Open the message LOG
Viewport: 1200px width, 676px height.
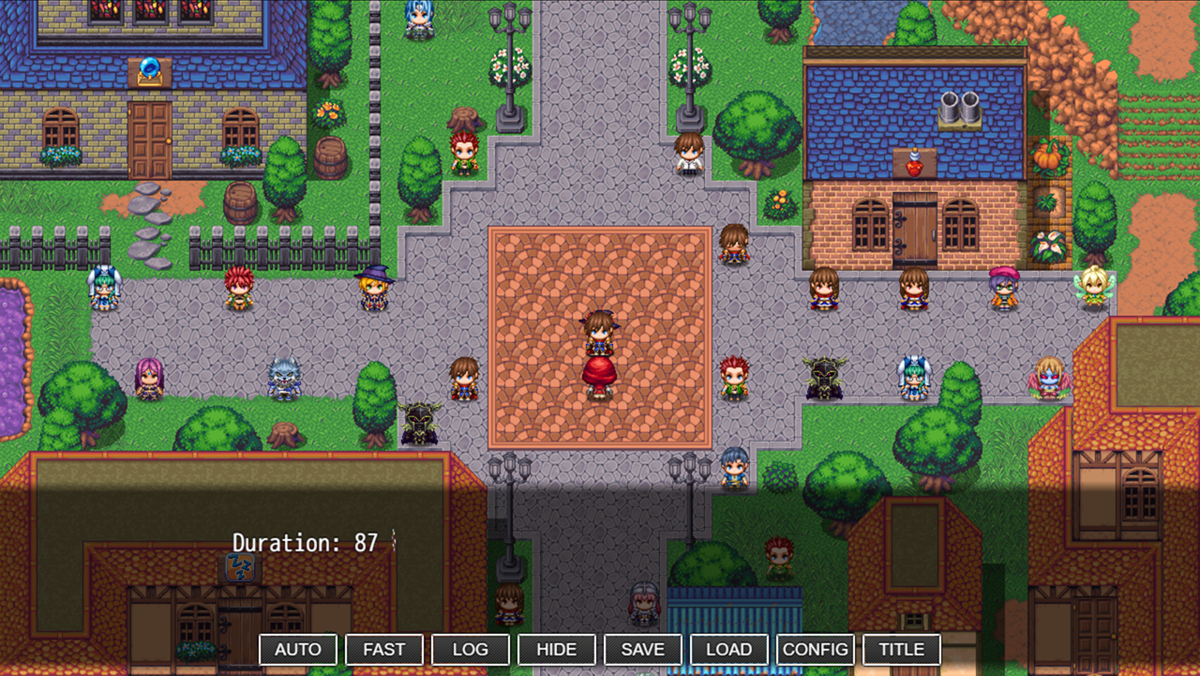coord(470,649)
